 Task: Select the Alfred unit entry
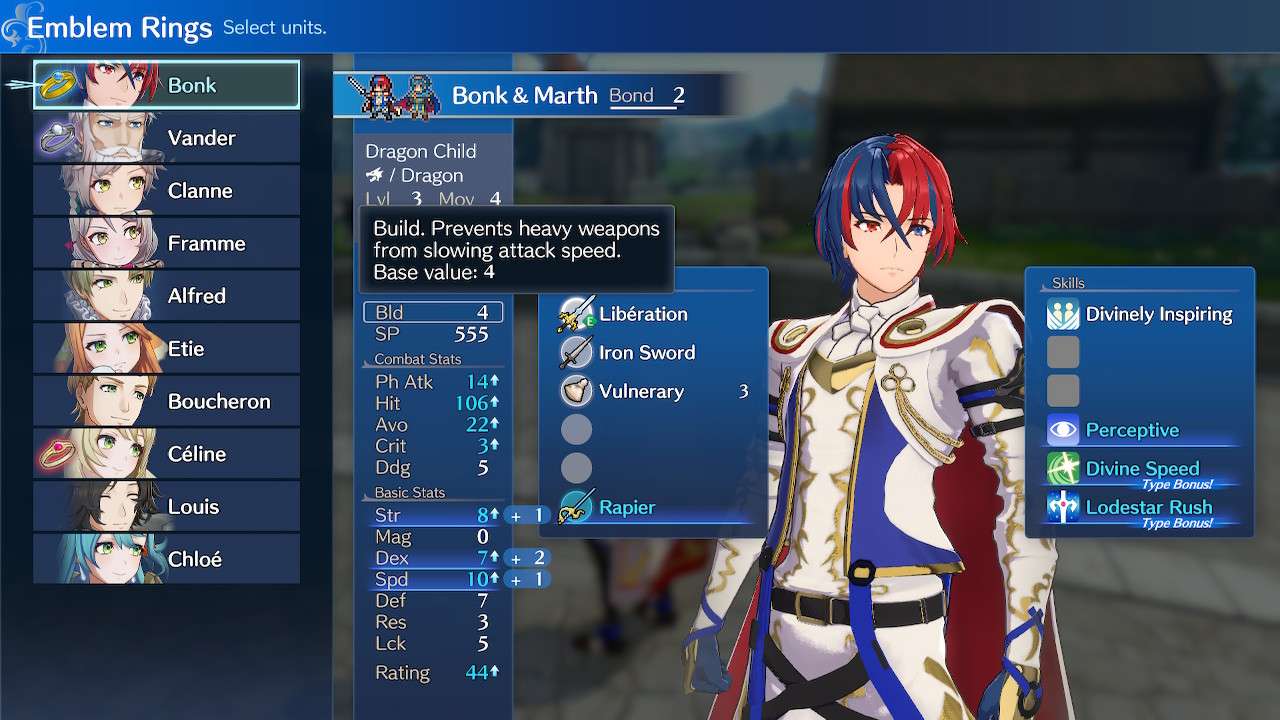(x=167, y=296)
